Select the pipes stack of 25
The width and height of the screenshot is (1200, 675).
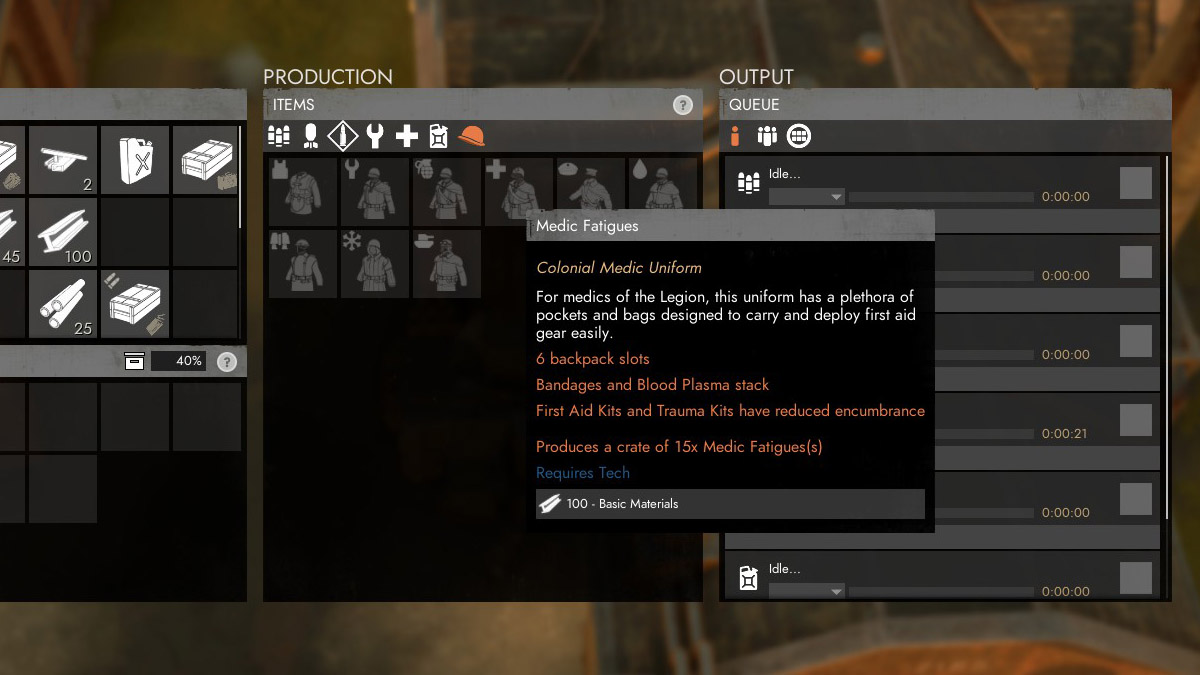click(62, 303)
